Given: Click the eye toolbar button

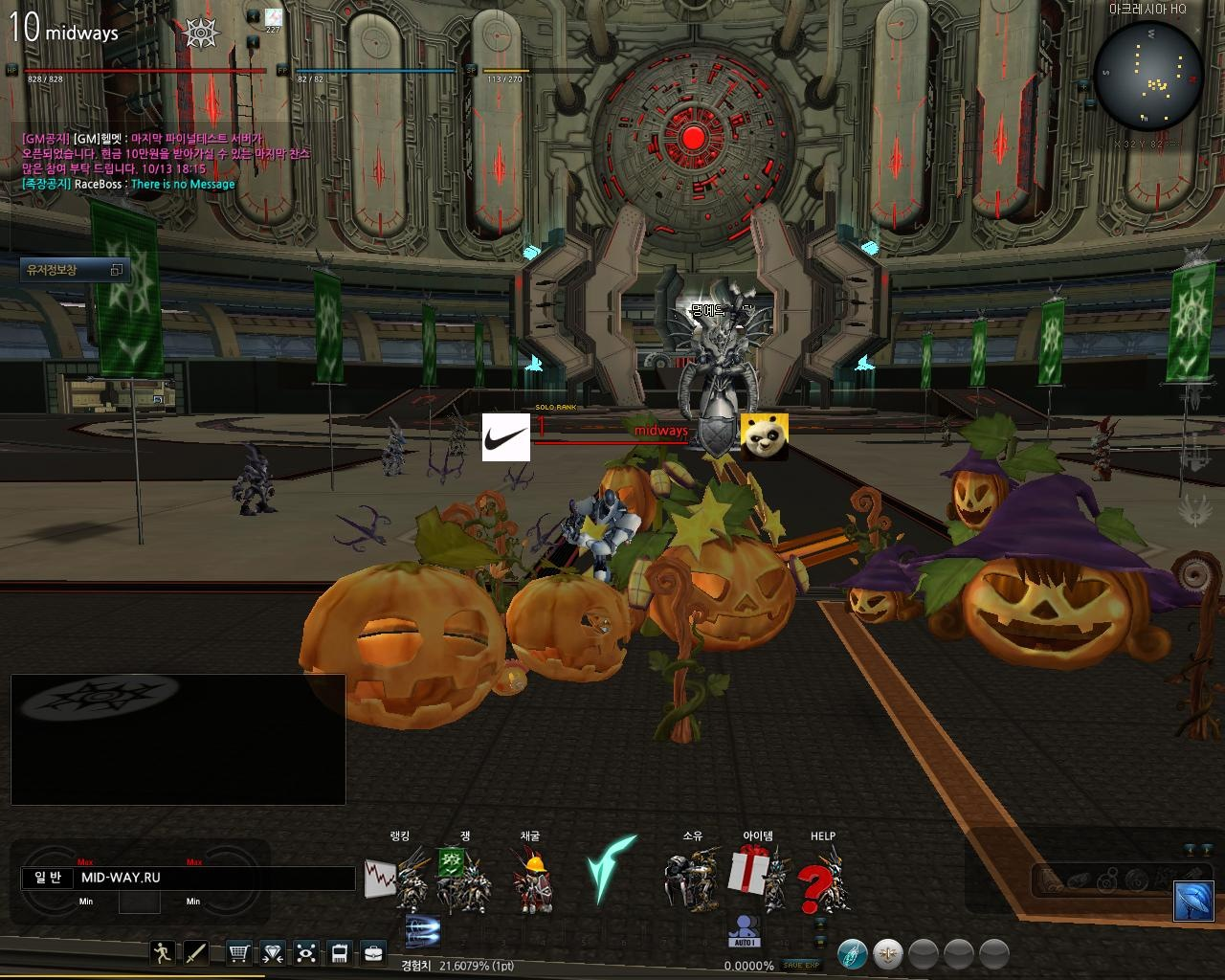Looking at the screenshot, I should 306,952.
